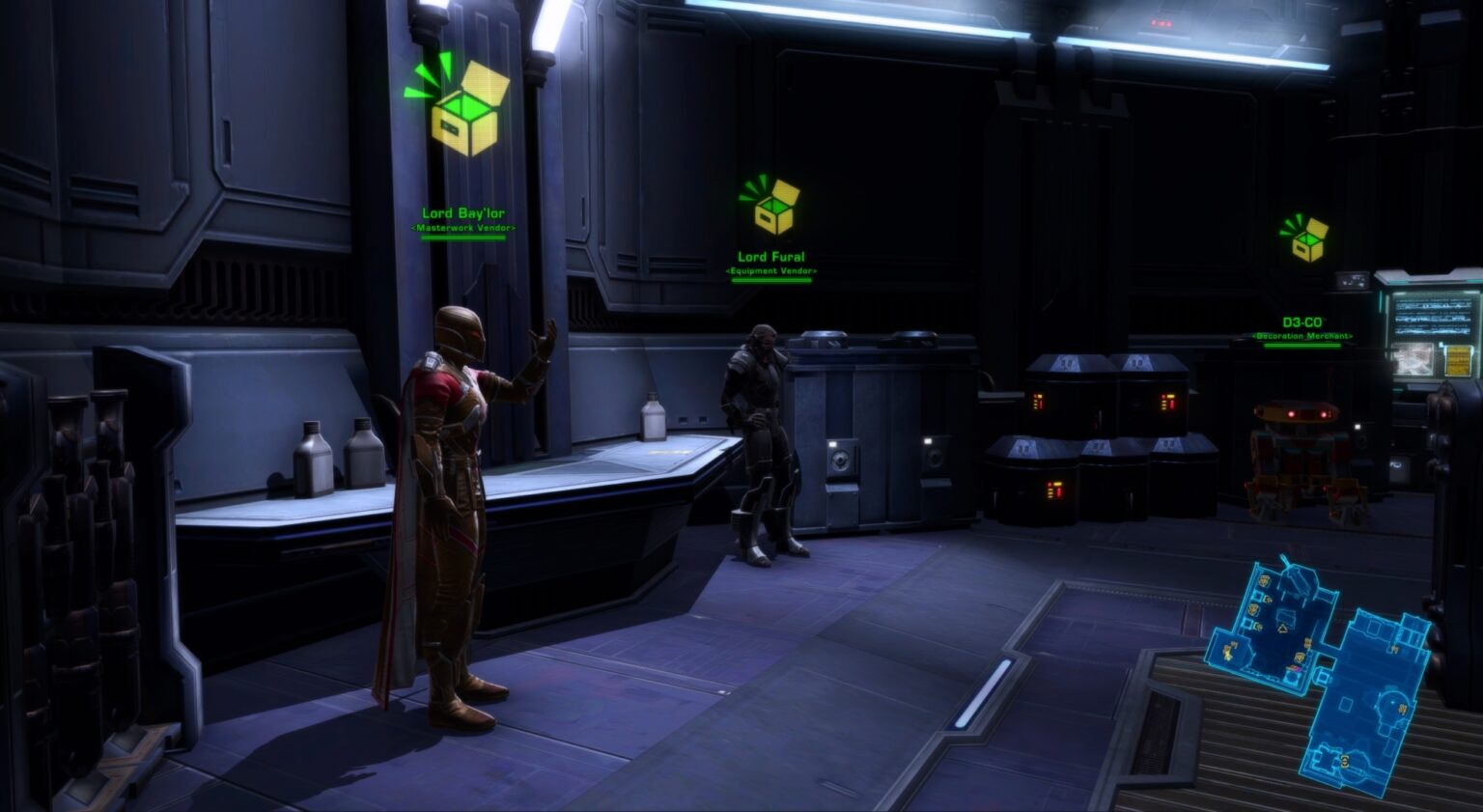Click the Decoration Merchant box icon above D3-CO
This screenshot has height=812, width=1483.
[x=1305, y=239]
